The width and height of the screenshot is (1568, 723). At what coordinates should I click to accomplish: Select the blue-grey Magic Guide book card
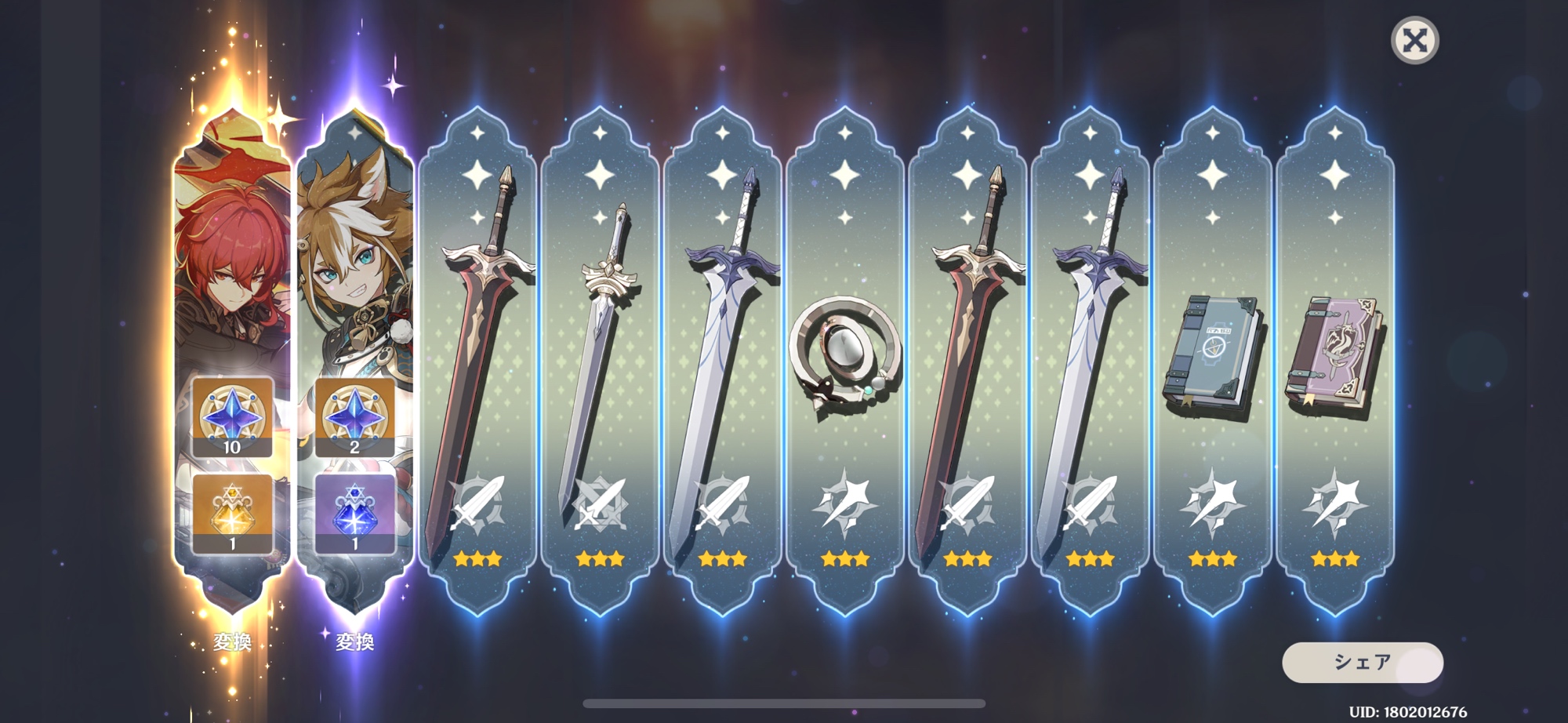click(x=1212, y=361)
